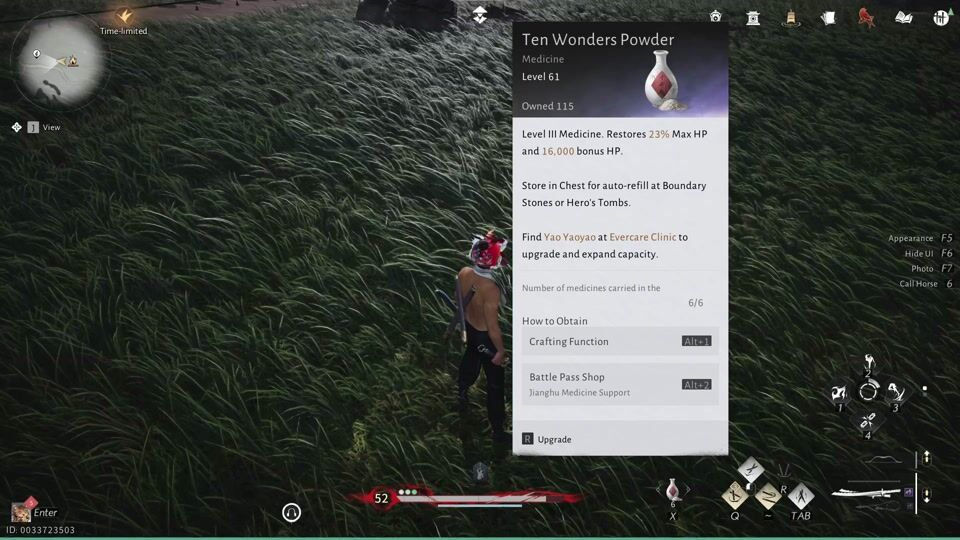The height and width of the screenshot is (540, 960).
Task: Select the equipped sword weapon slot
Action: [x=866, y=492]
